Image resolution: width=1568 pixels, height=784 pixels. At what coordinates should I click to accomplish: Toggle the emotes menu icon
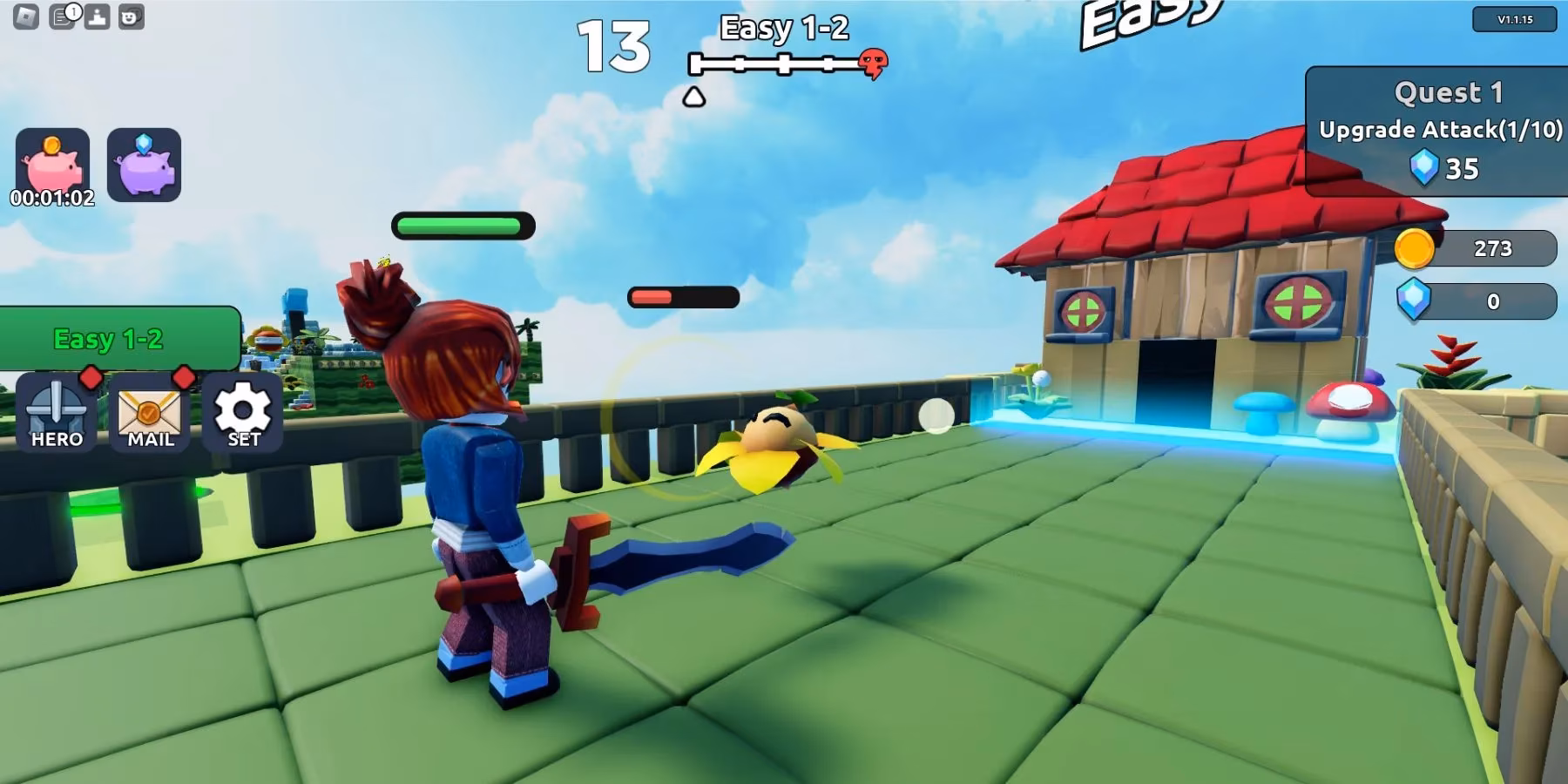(131, 16)
